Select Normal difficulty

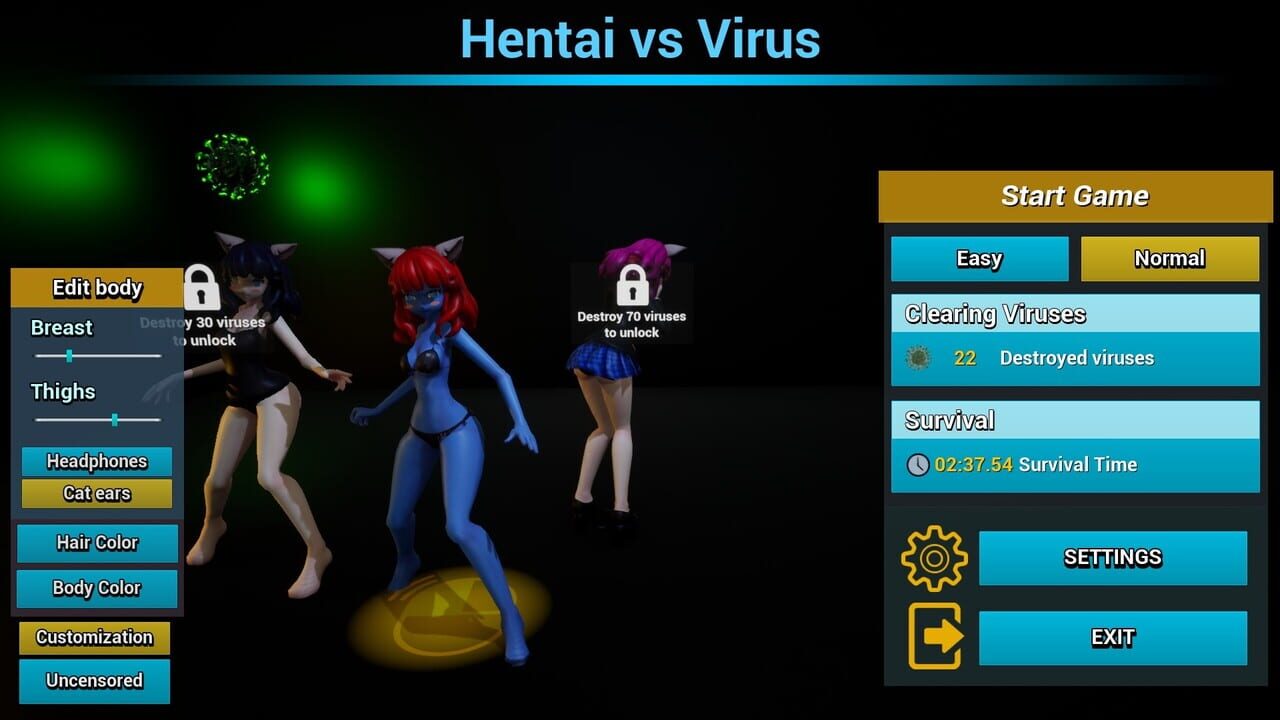pos(1169,258)
